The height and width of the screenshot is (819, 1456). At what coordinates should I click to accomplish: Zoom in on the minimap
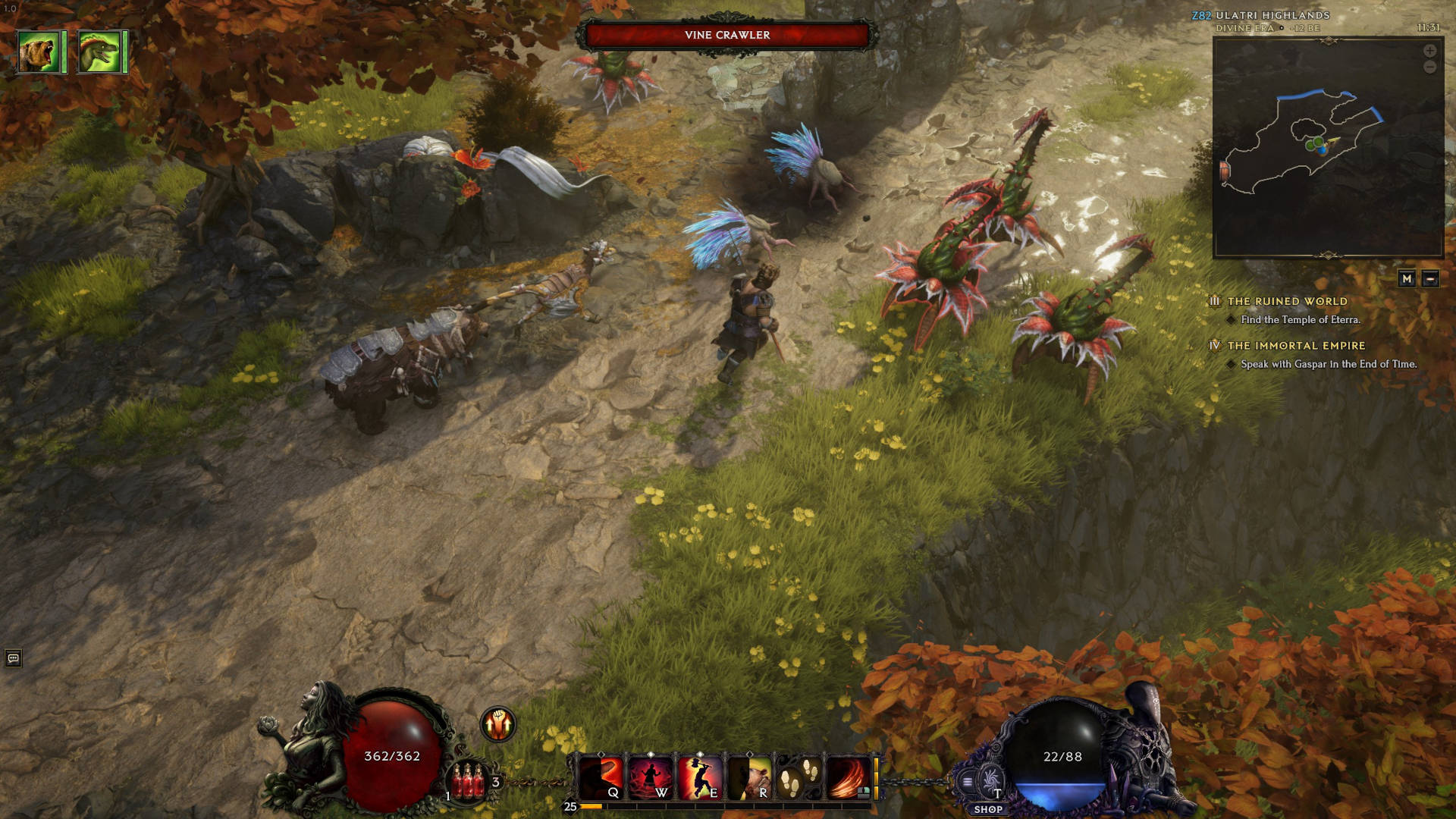click(x=1429, y=51)
